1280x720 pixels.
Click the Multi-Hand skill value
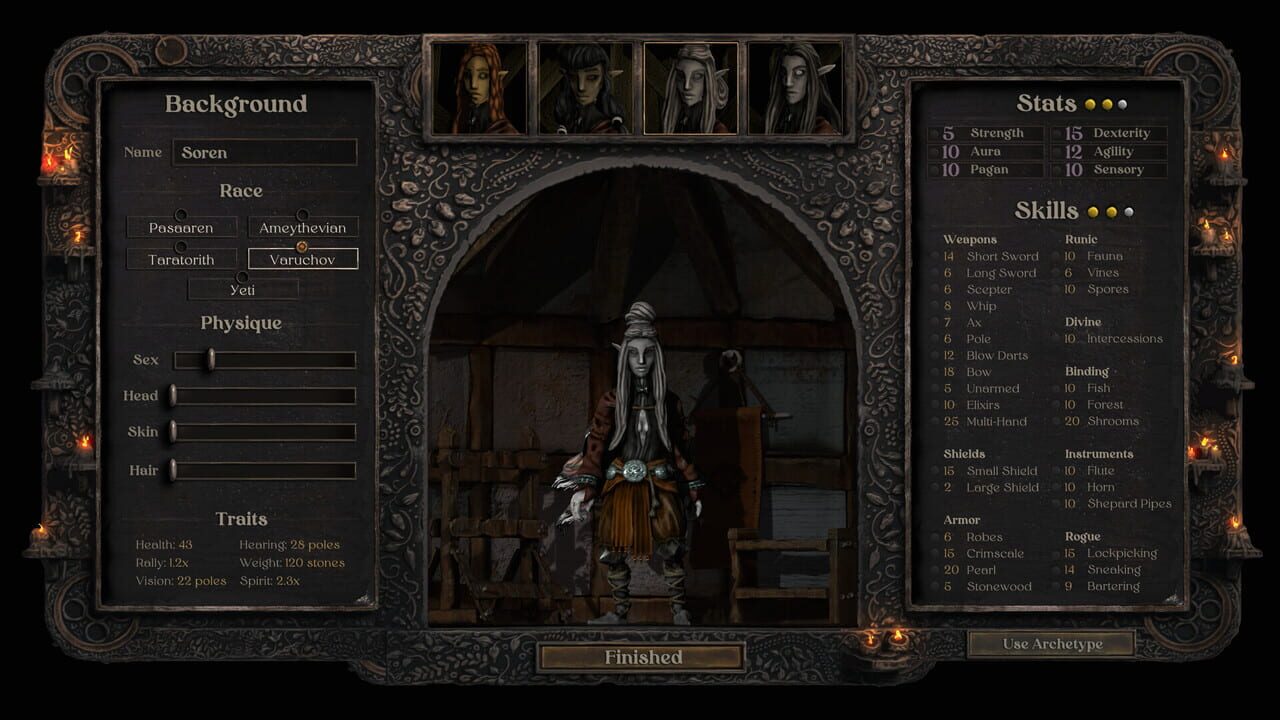[950, 421]
